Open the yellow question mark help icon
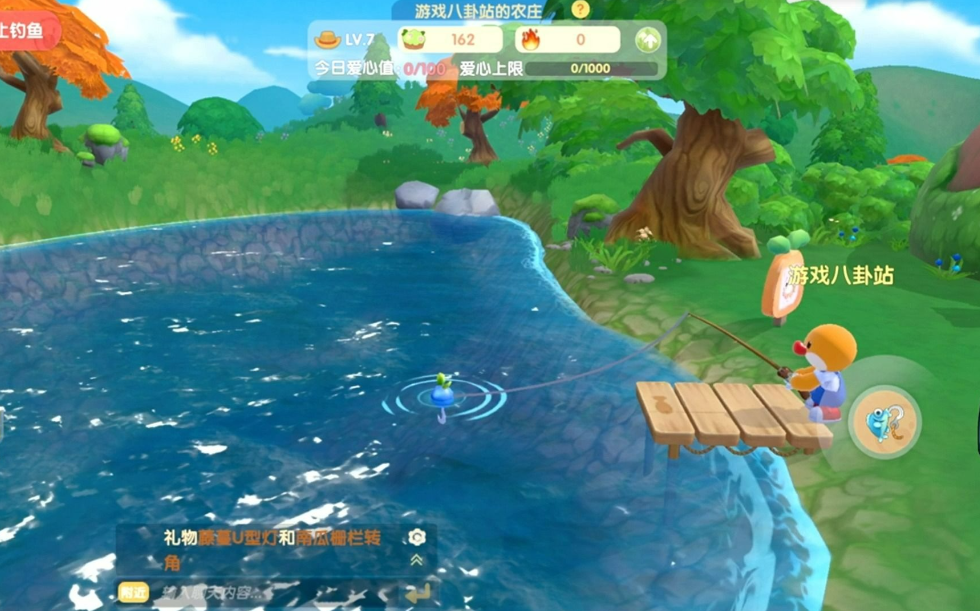 tap(580, 10)
